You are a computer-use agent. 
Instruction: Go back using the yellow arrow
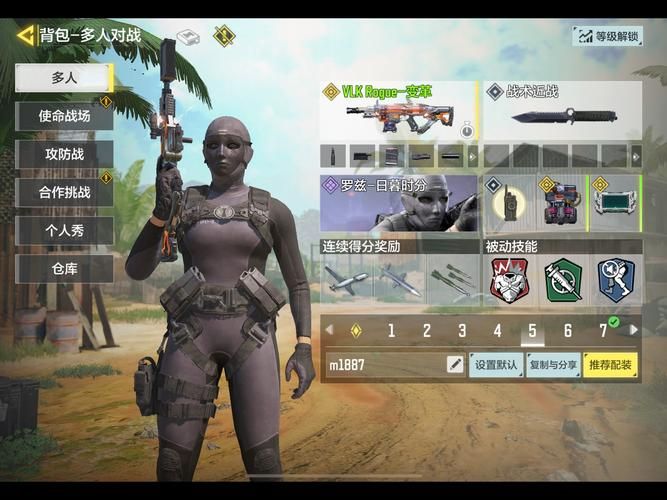[26, 36]
